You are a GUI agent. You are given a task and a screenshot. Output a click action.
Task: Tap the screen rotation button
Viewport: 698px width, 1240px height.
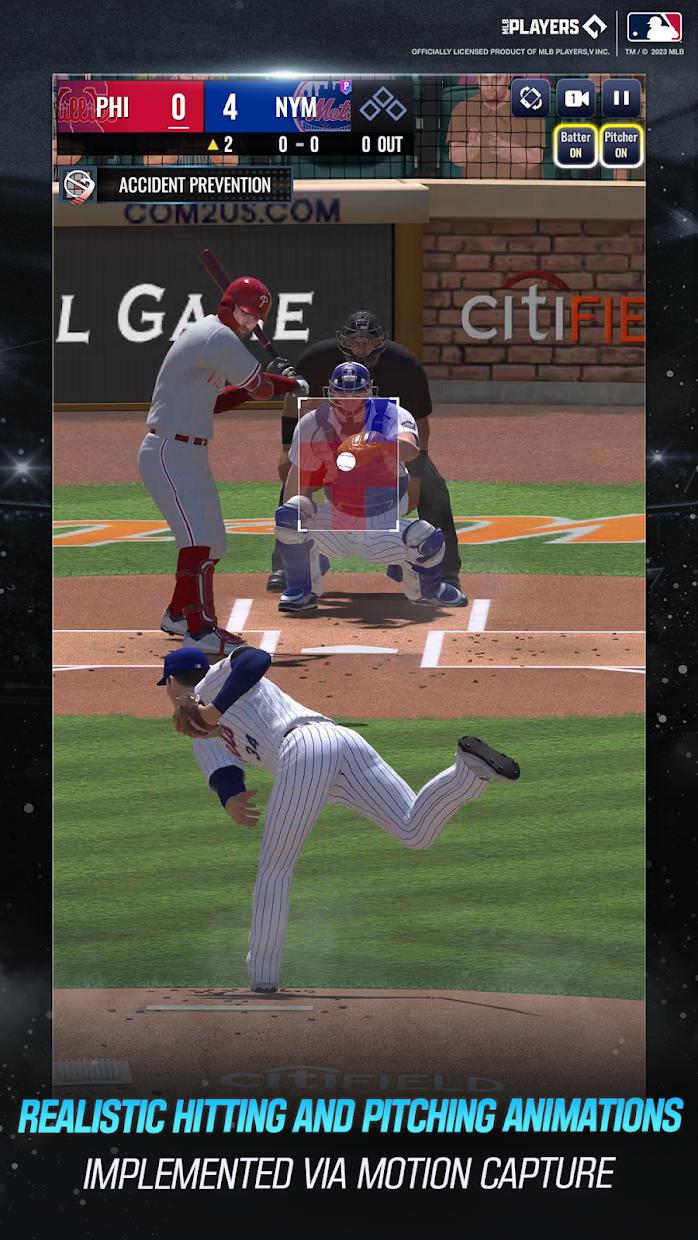point(531,98)
